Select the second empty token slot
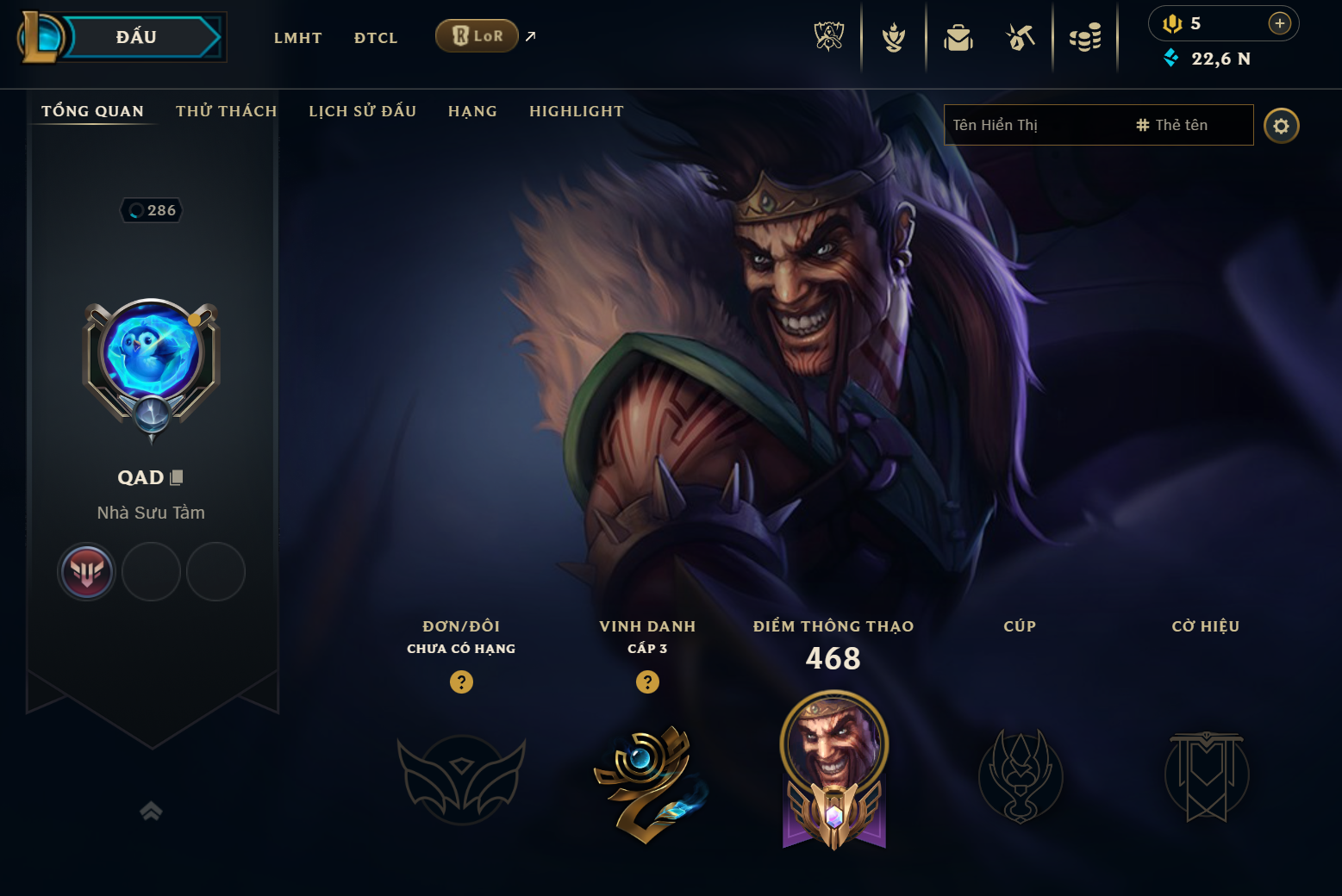Image resolution: width=1342 pixels, height=896 pixels. point(151,571)
